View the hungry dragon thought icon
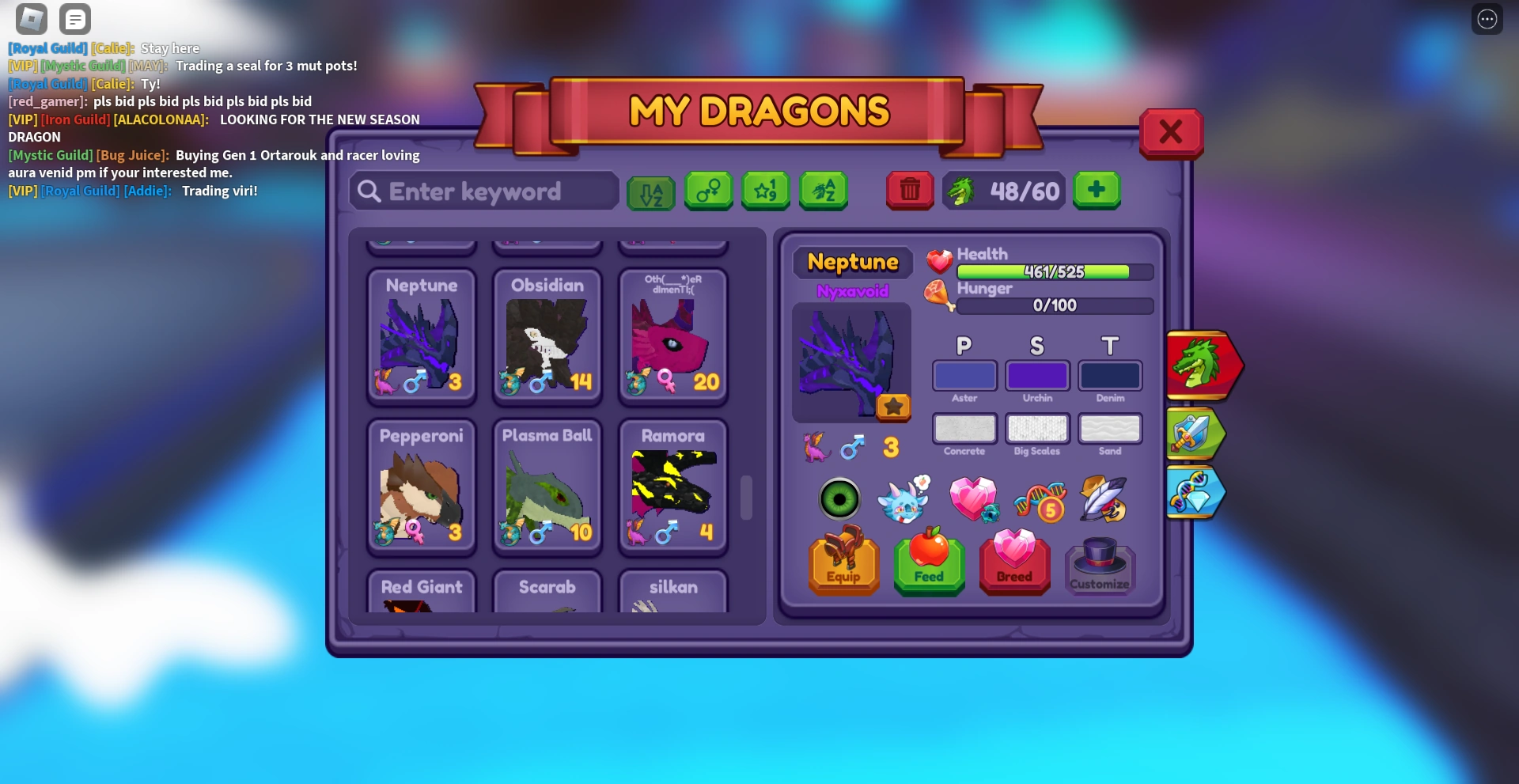Viewport: 1519px width, 784px height. point(904,498)
